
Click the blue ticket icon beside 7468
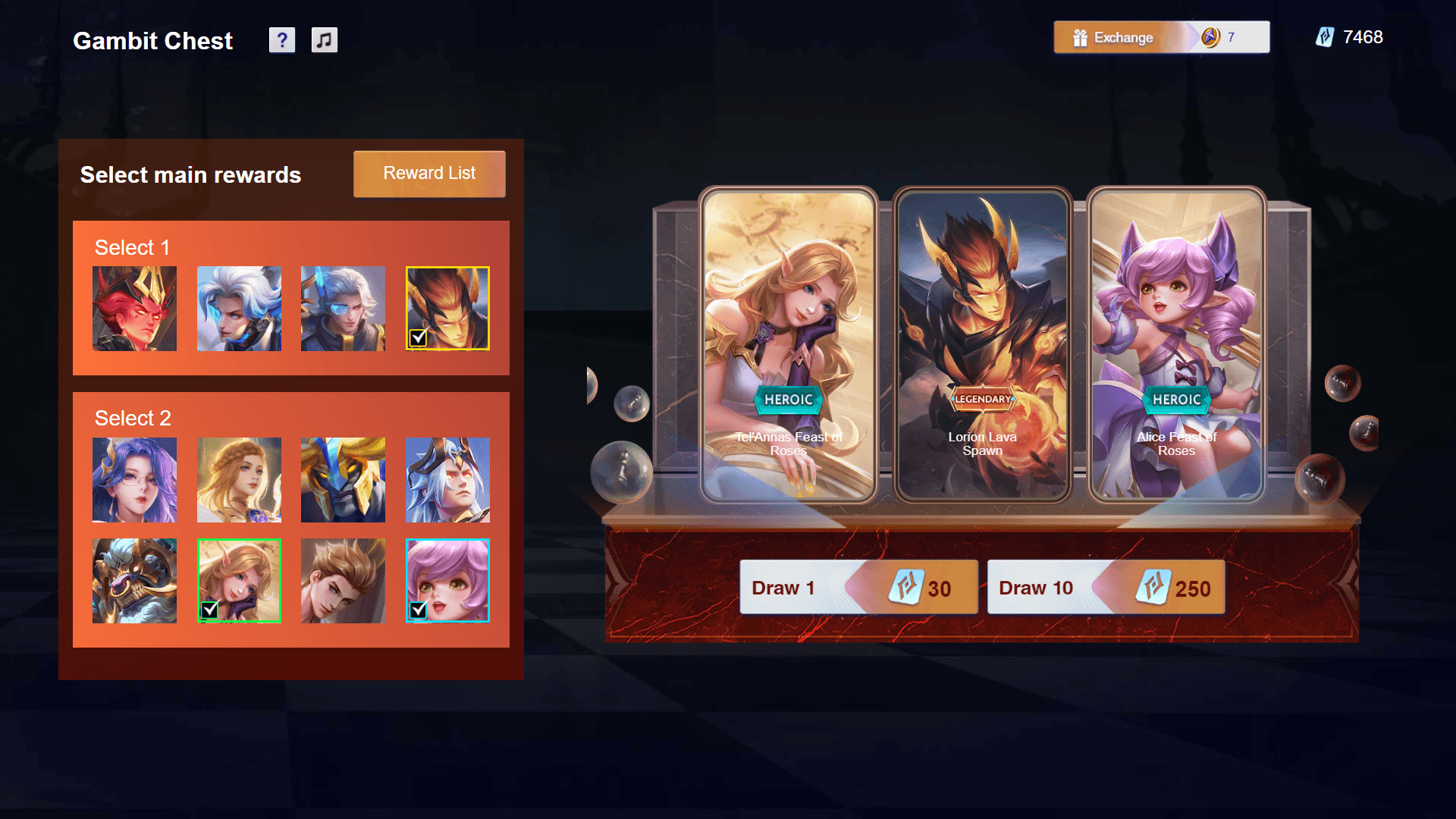click(x=1325, y=37)
